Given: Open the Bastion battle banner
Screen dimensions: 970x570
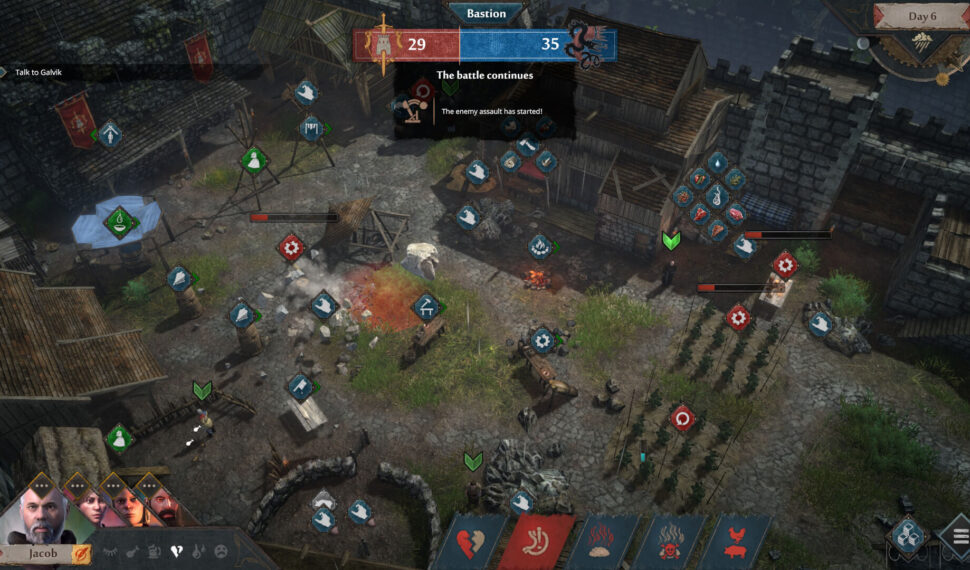Looking at the screenshot, I should click(485, 14).
